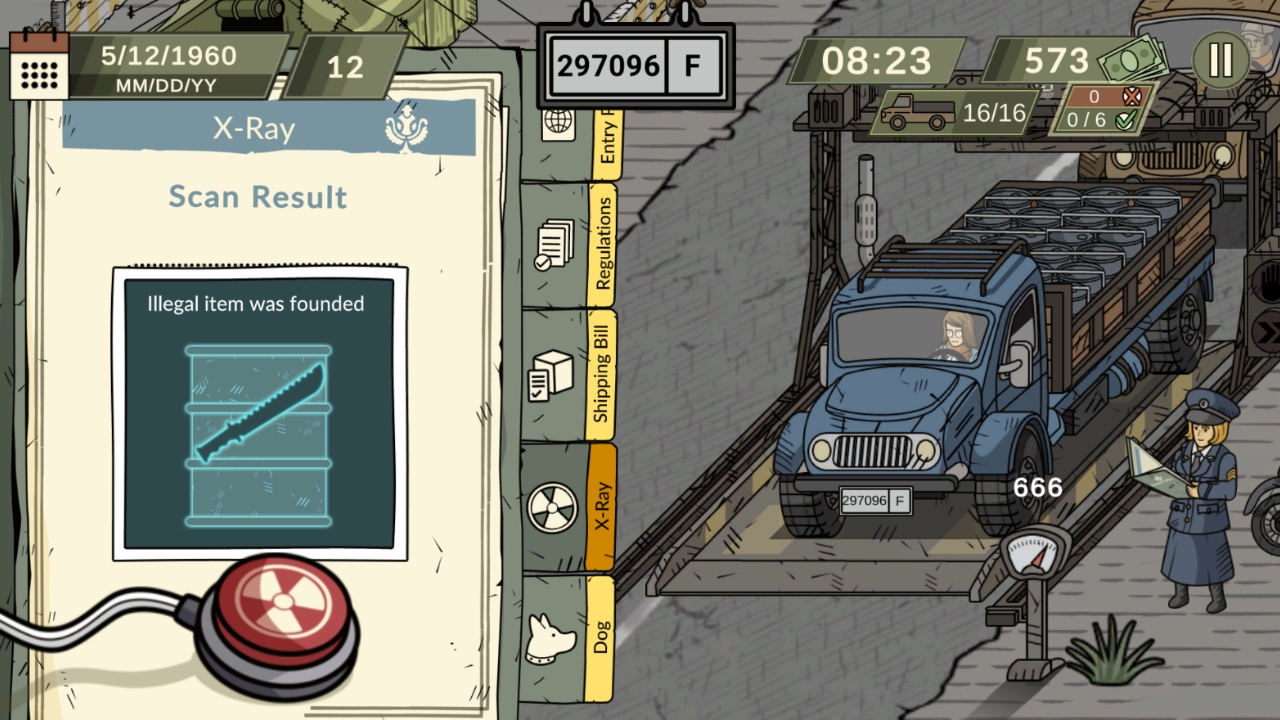Open the Shipping Bill tab
Screen dimensions: 1280x720
tap(604, 370)
